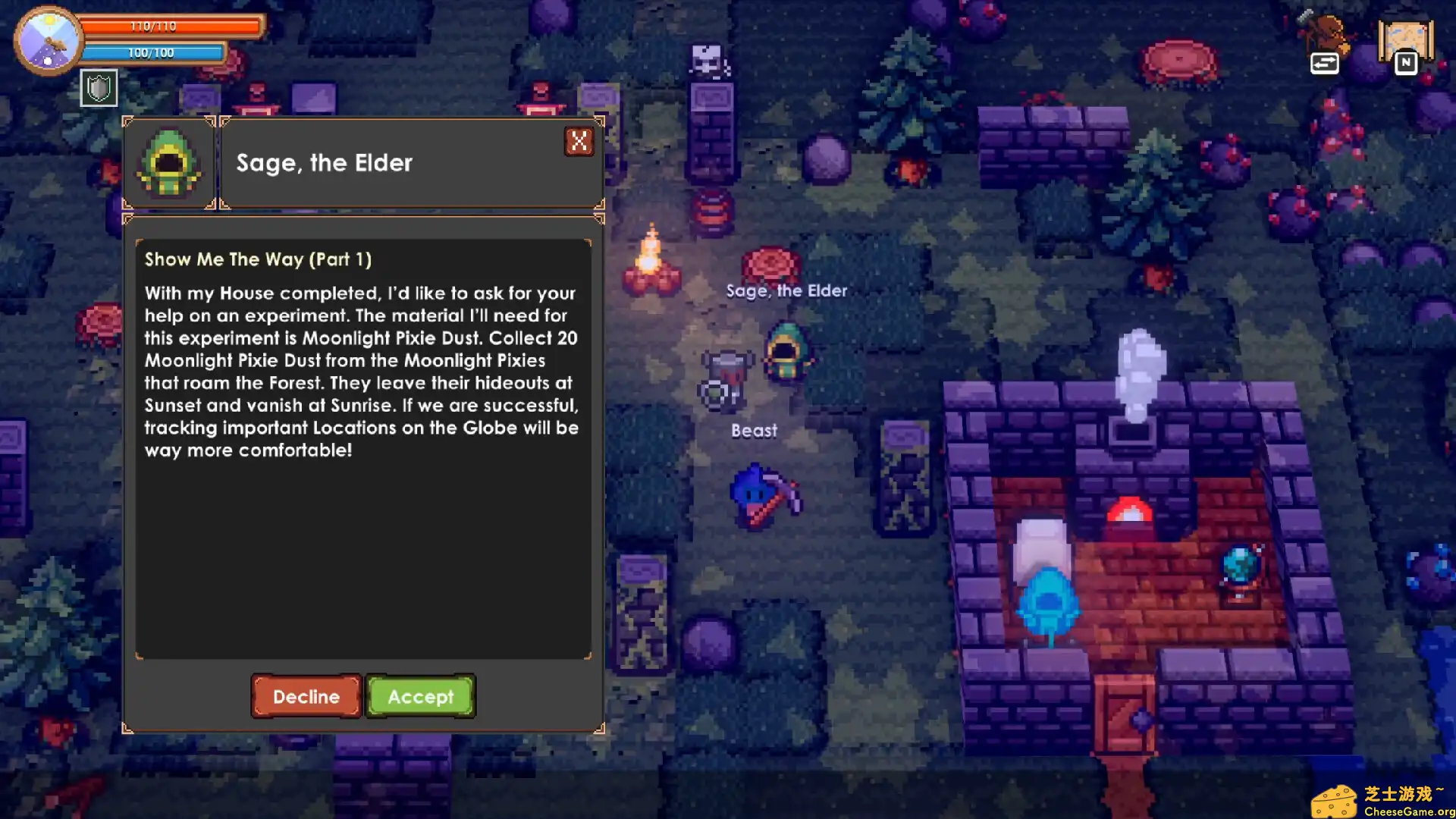This screenshot has width=1456, height=819.
Task: Decline Sage's quest offer
Action: (306, 696)
